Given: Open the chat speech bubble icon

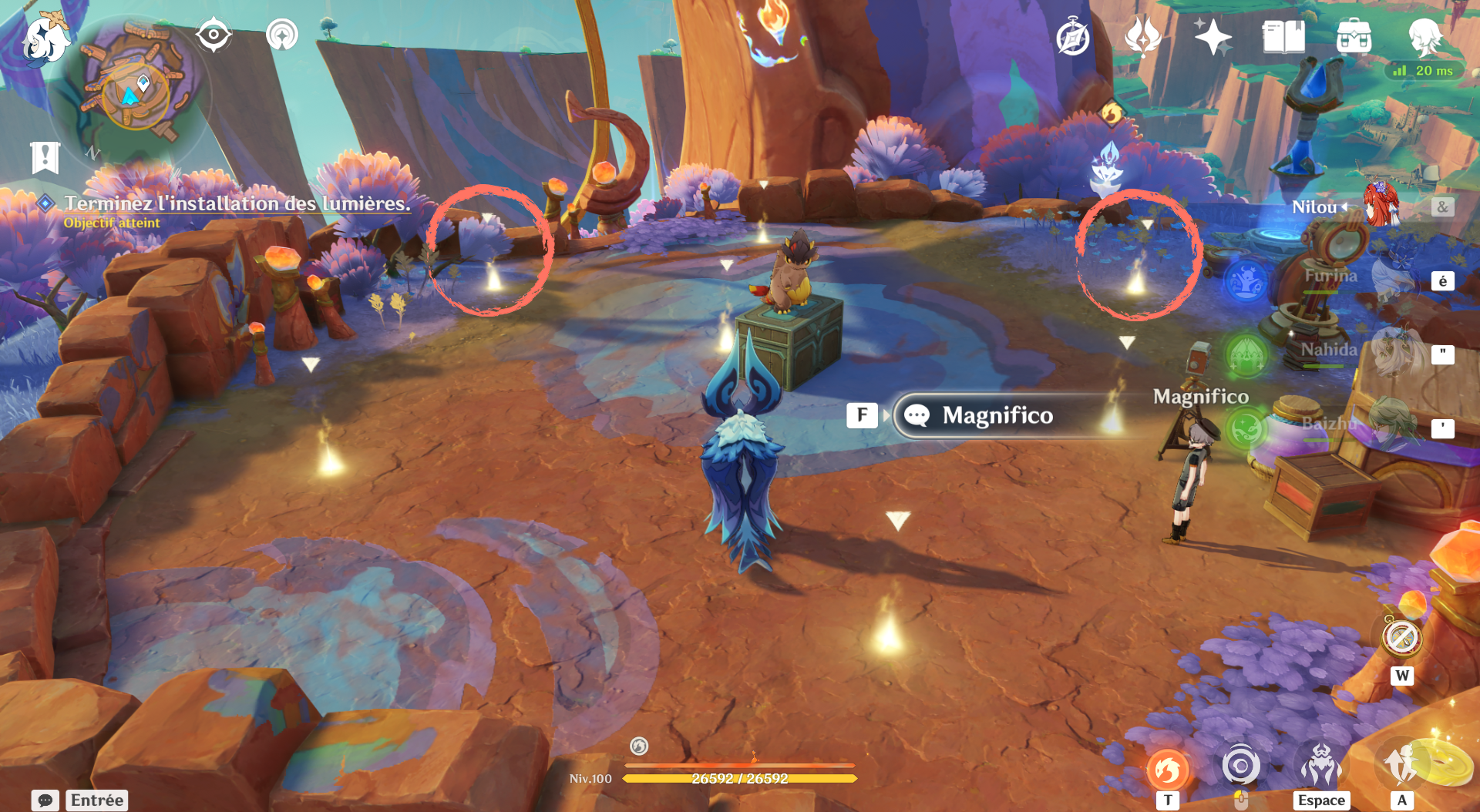Looking at the screenshot, I should 45,800.
